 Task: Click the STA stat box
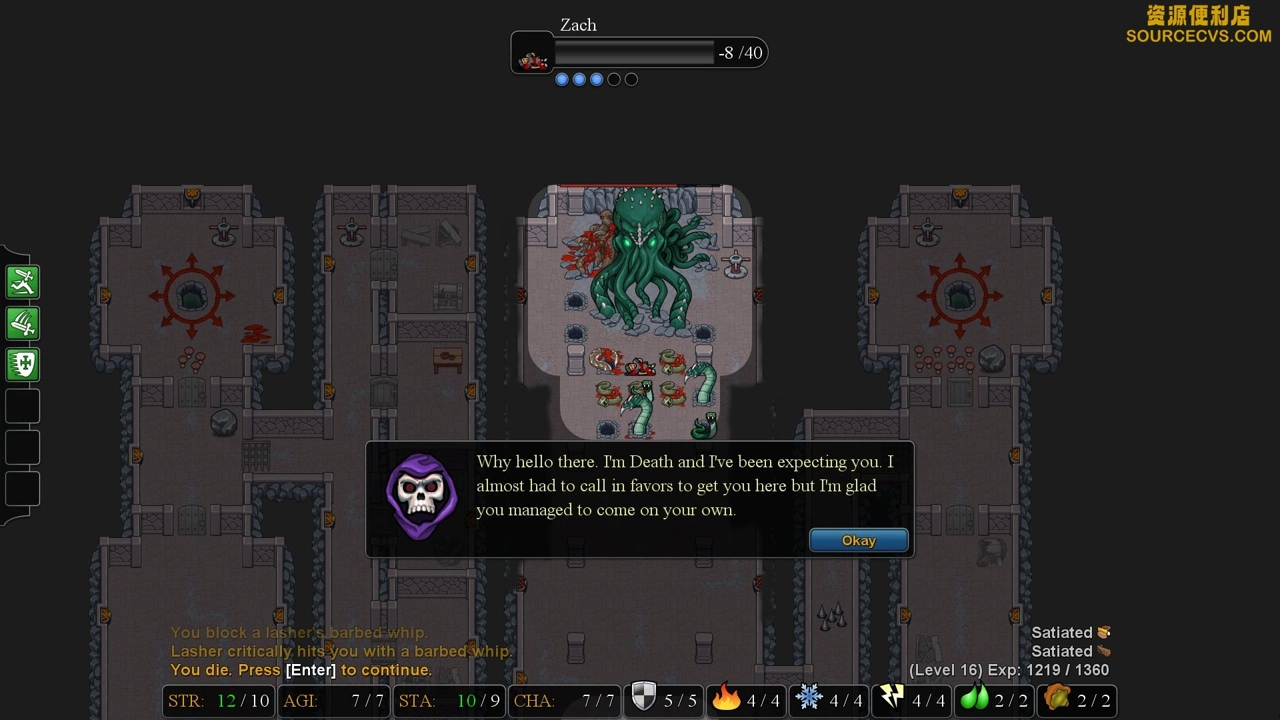tap(448, 701)
